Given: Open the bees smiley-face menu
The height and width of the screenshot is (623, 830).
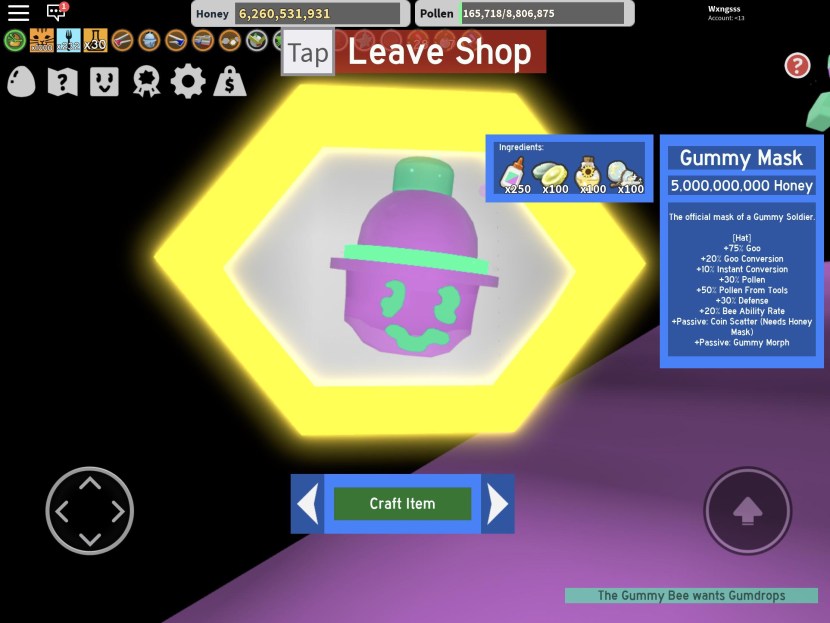Looking at the screenshot, I should (104, 82).
